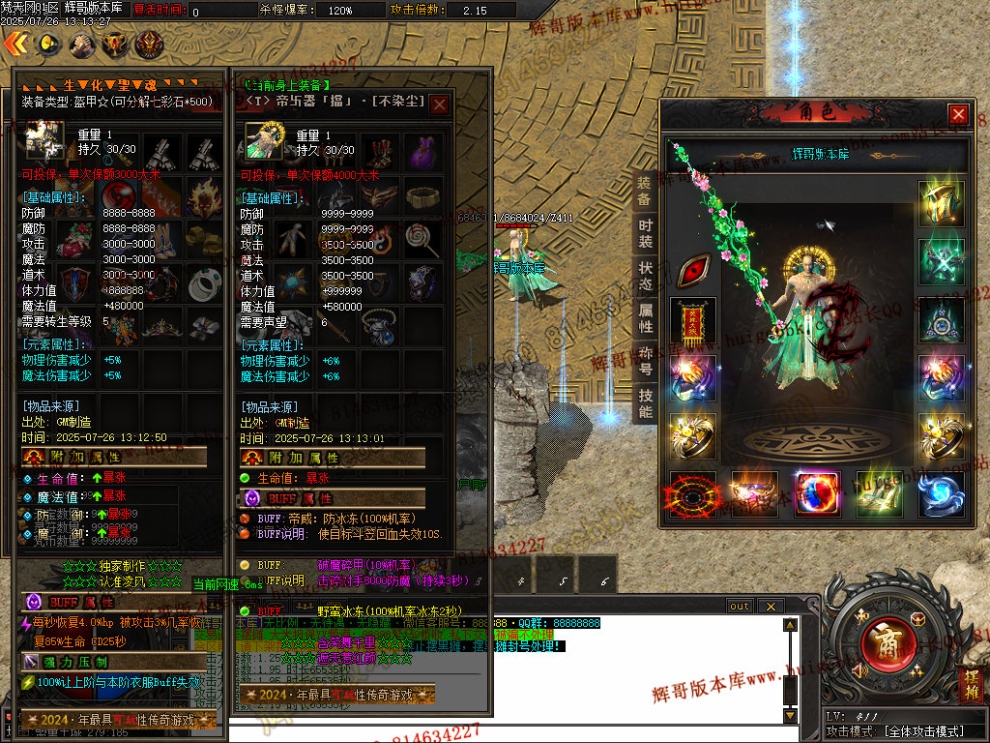Select the golden helmet equipment slot

pyautogui.click(x=941, y=205)
